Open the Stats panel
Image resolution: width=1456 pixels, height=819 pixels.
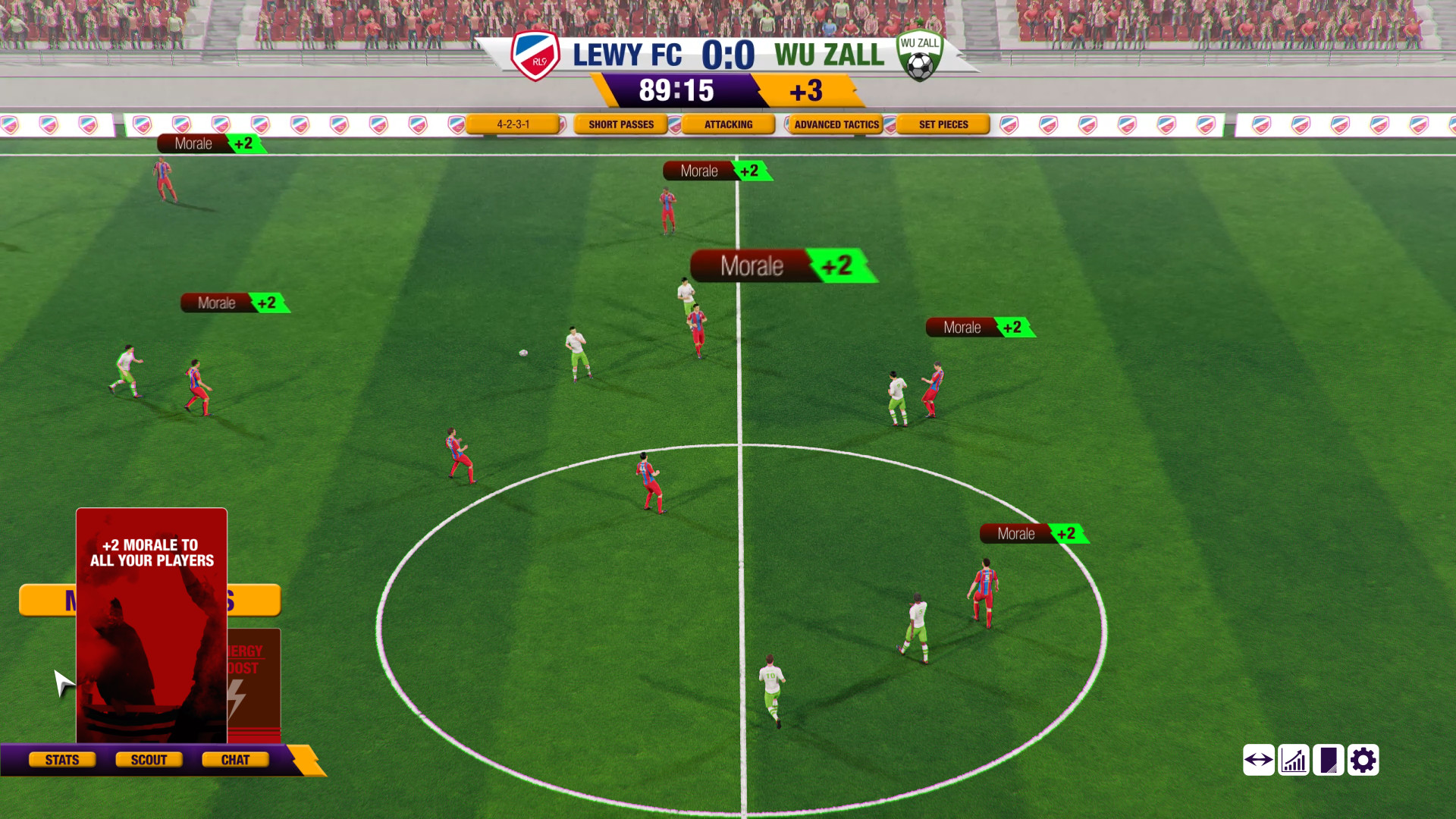click(62, 760)
